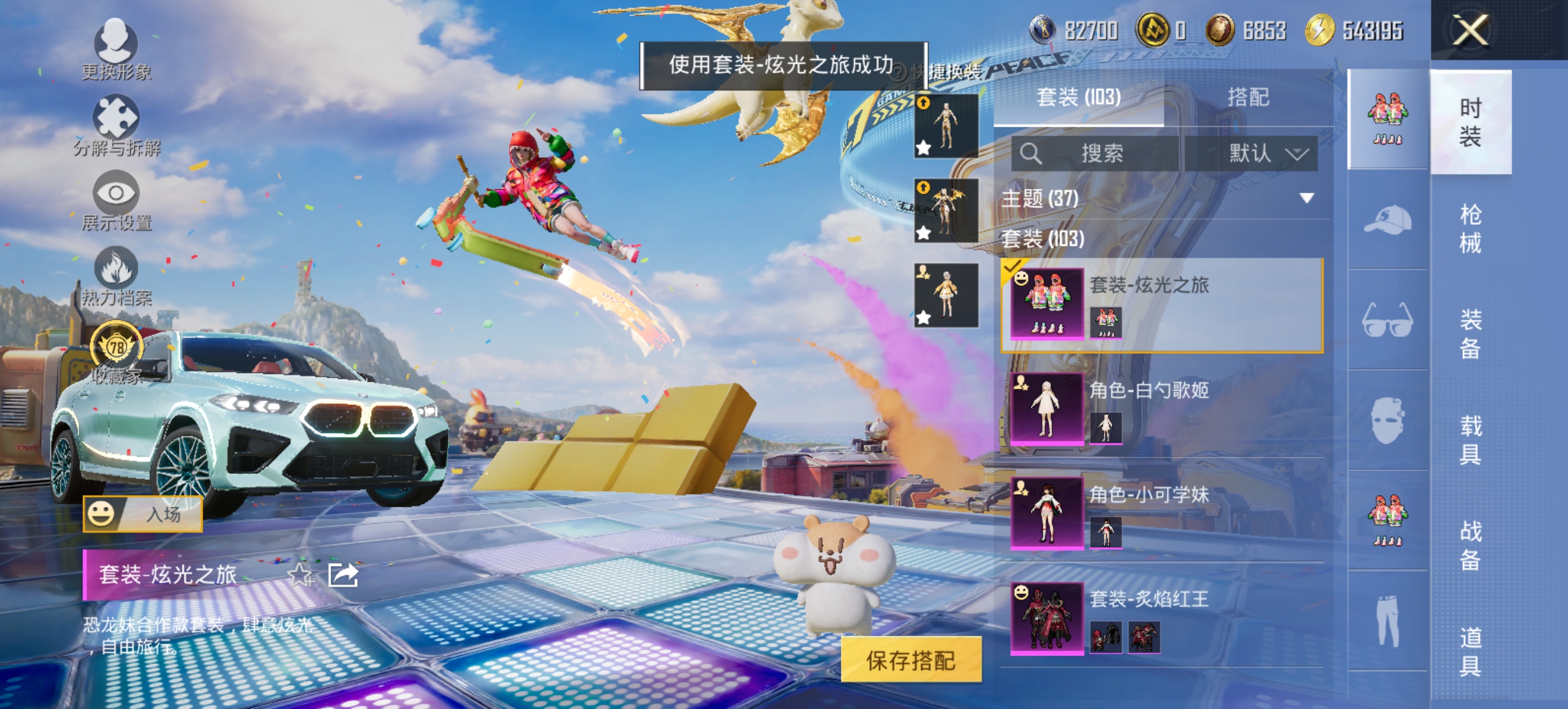Screen dimensions: 1568x709
Task: Select the hat category icon
Action: [x=1388, y=220]
